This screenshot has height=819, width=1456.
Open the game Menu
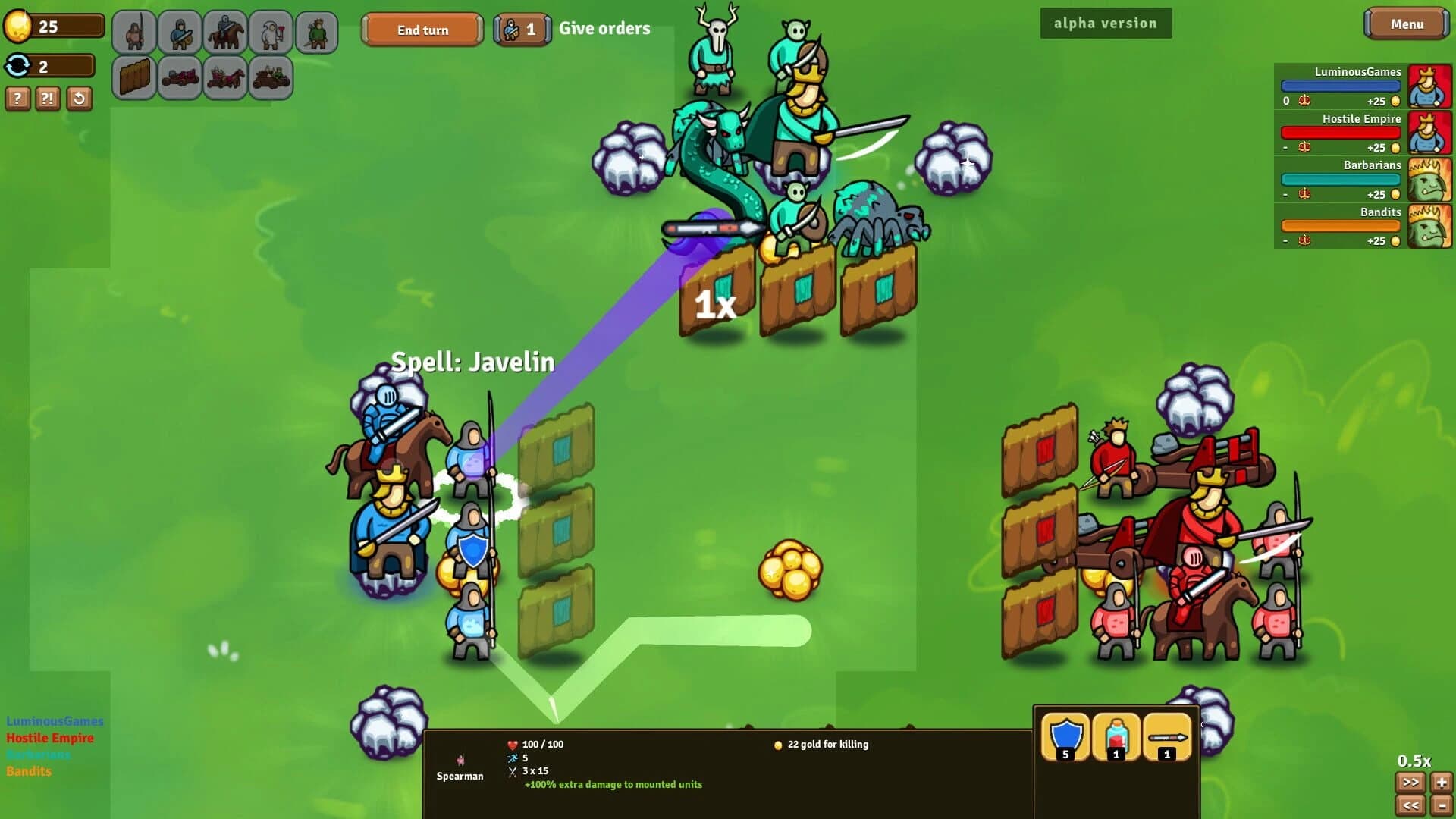pos(1406,24)
